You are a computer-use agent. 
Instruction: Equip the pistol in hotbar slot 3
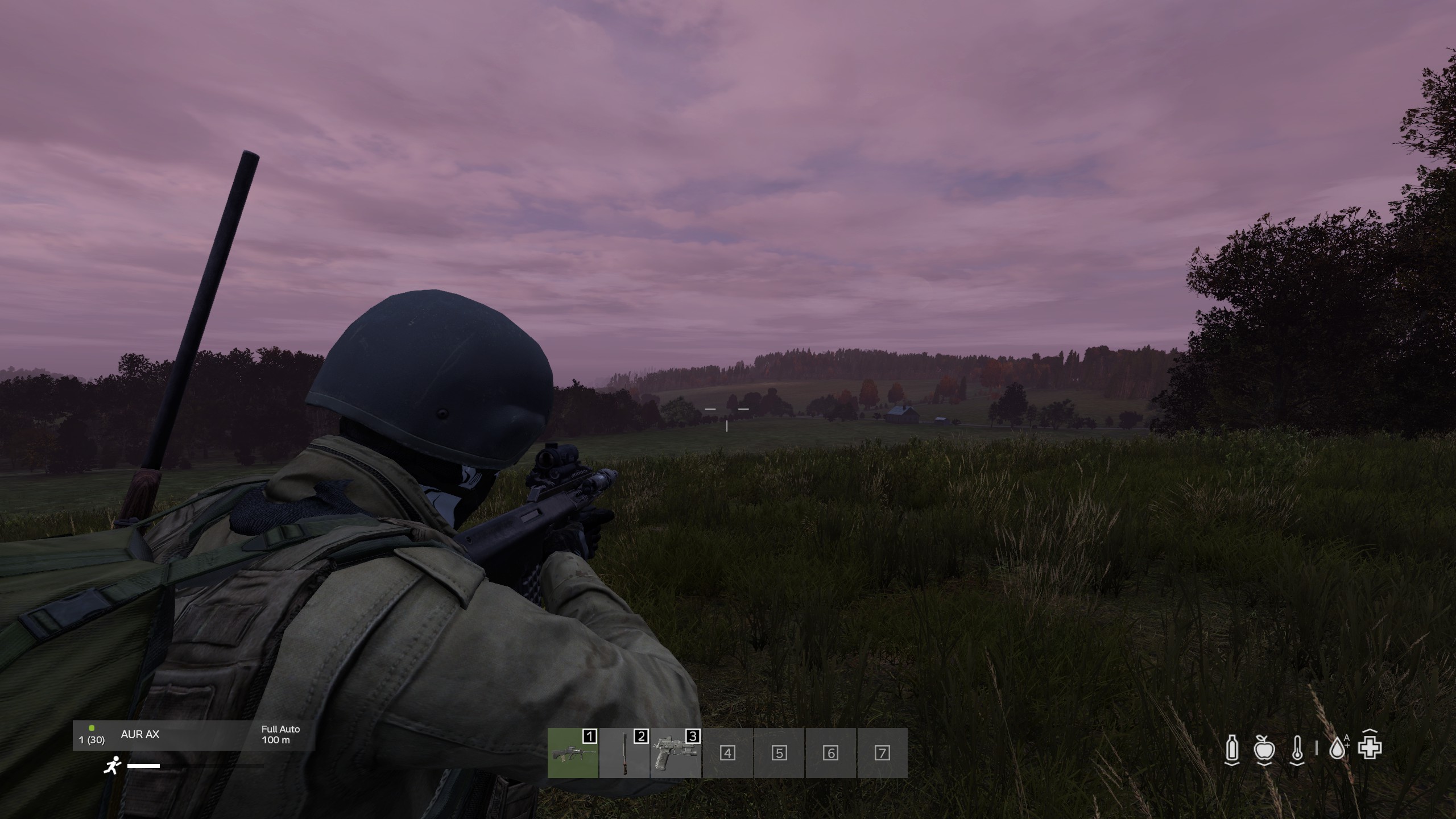pyautogui.click(x=676, y=753)
